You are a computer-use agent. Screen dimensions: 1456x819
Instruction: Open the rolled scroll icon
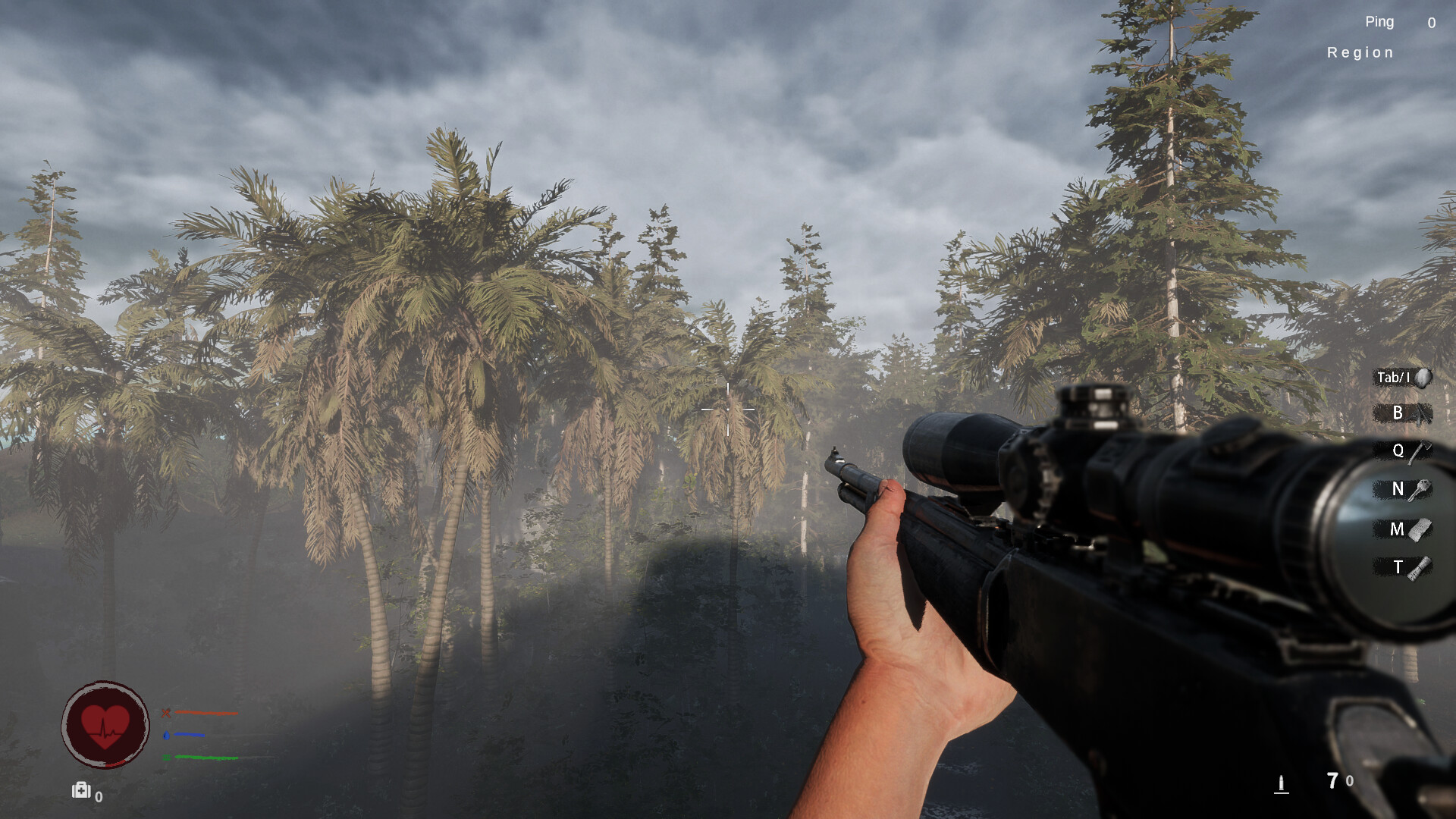(1420, 568)
